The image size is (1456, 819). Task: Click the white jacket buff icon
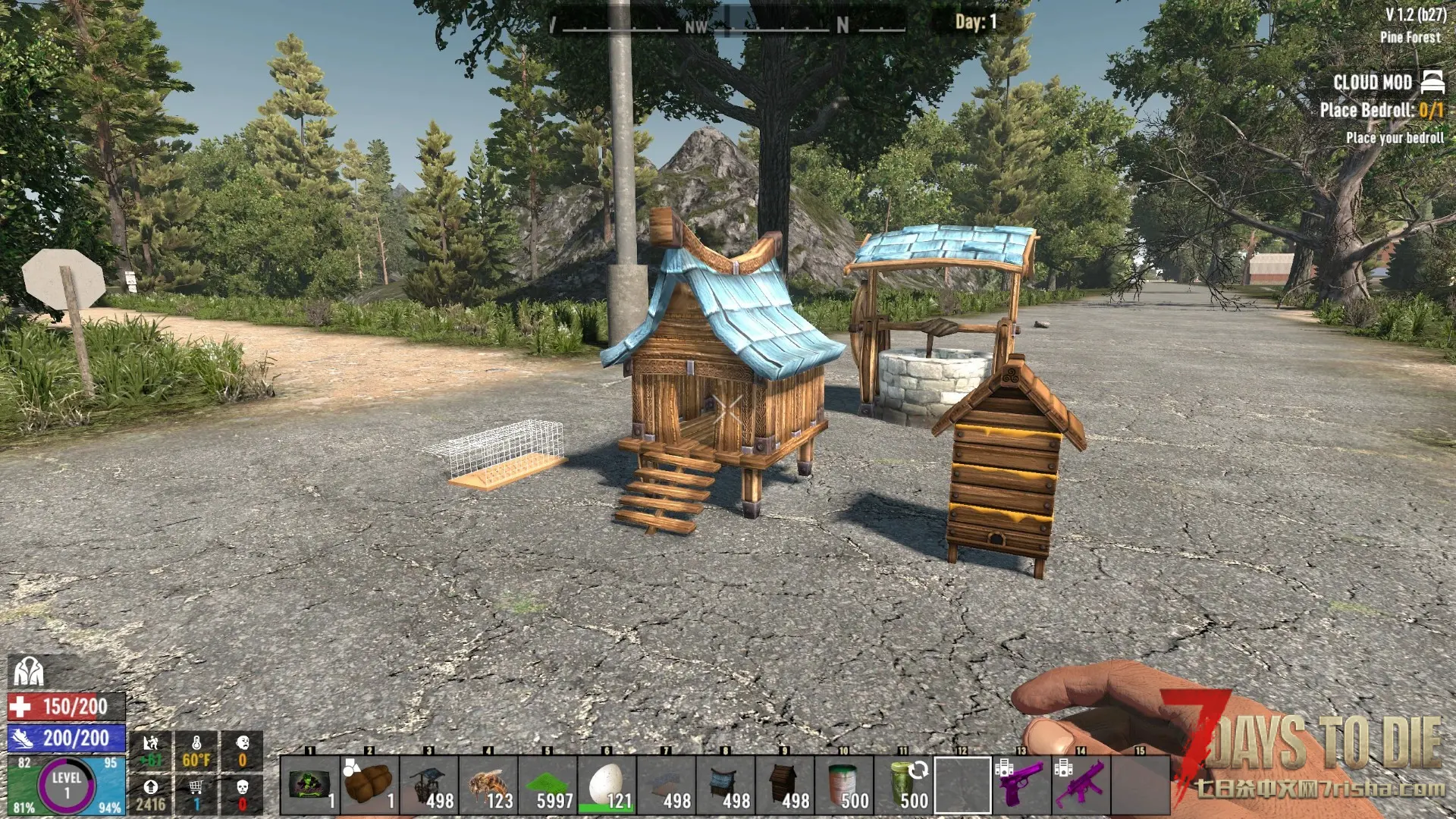point(28,671)
